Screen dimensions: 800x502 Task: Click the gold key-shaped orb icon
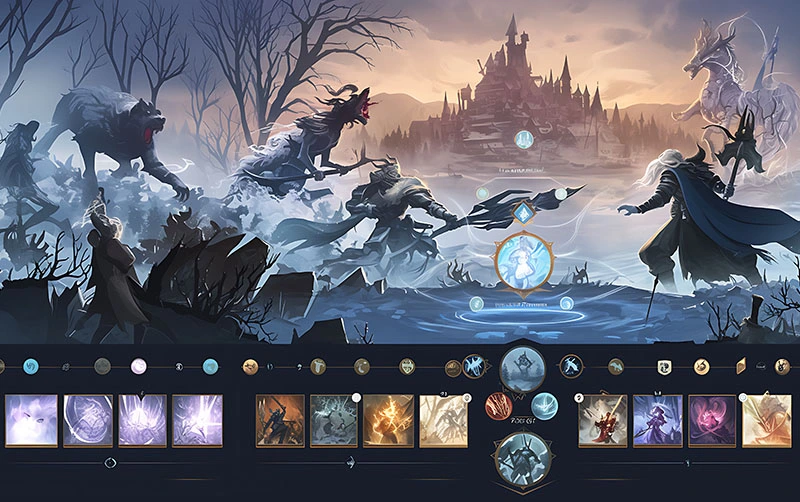pos(247,367)
